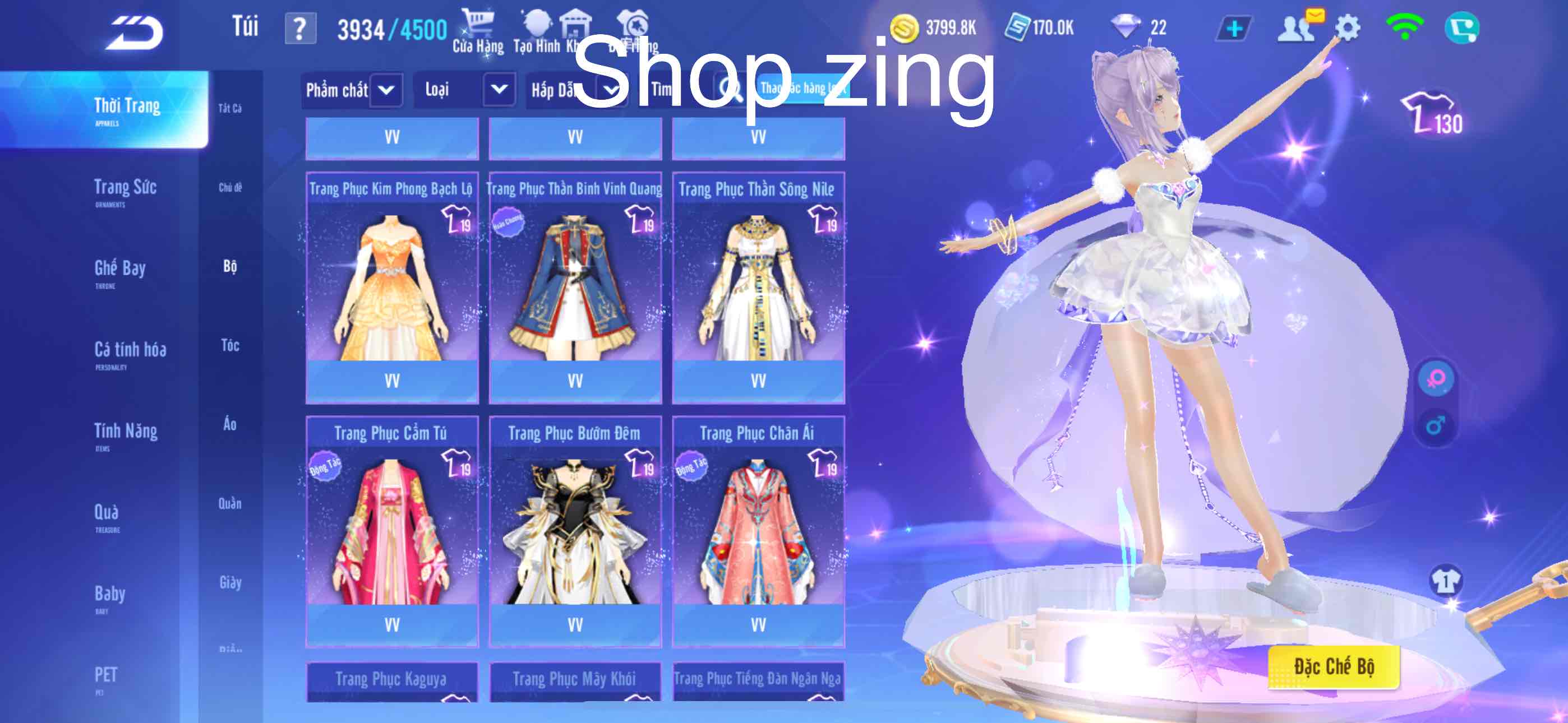Choose the Trang Phục Cẩm Tú outfit
This screenshot has height=723, width=1568.
392,531
